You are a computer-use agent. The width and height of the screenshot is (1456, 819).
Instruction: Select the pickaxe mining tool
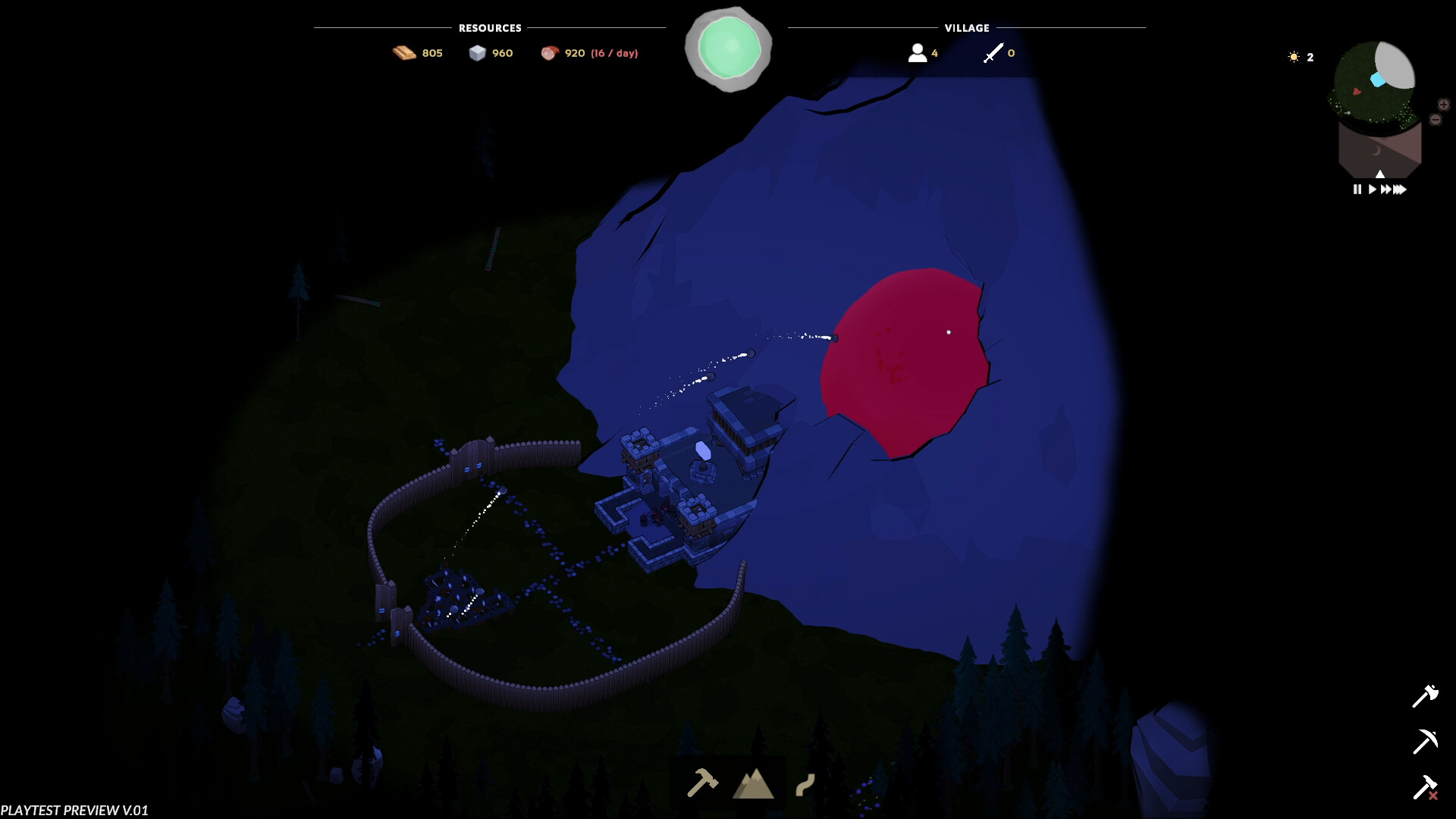[1426, 739]
